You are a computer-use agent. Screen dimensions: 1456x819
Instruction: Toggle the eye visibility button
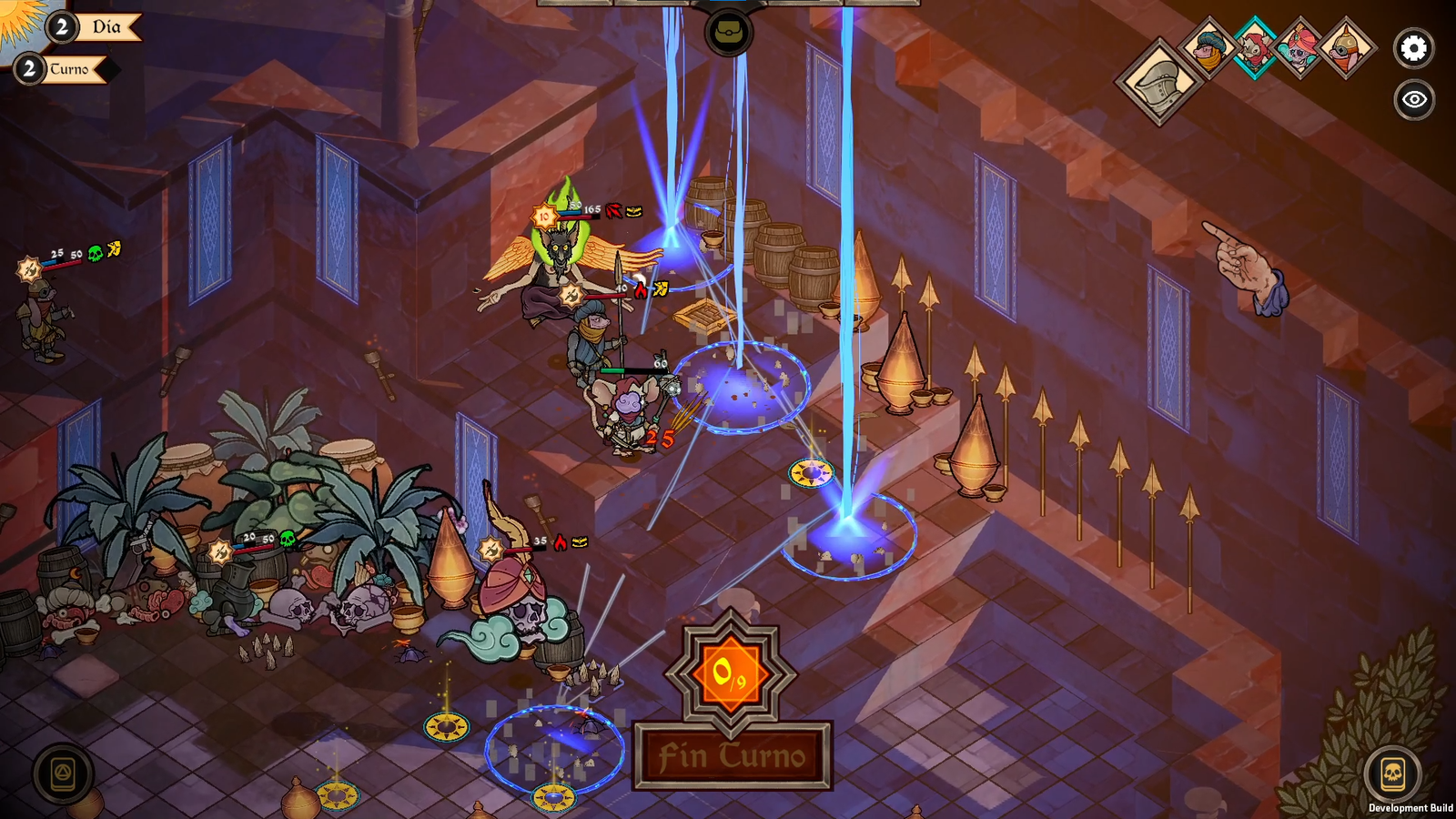[1413, 99]
